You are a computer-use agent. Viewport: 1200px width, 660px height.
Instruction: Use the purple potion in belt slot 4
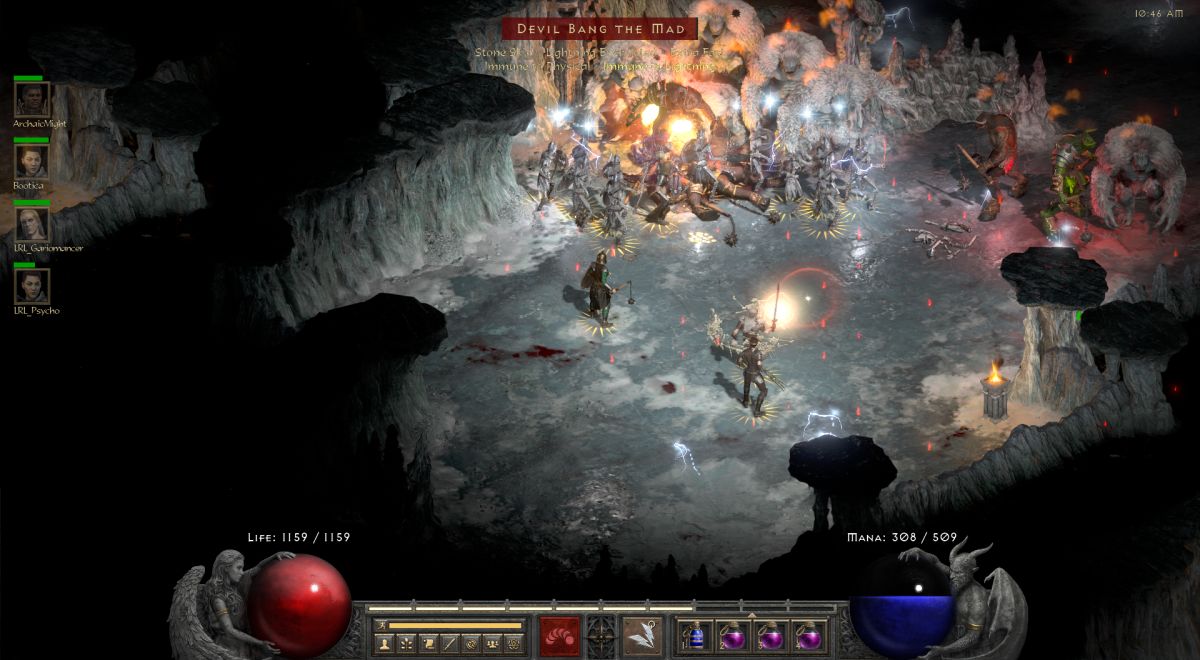tap(807, 636)
